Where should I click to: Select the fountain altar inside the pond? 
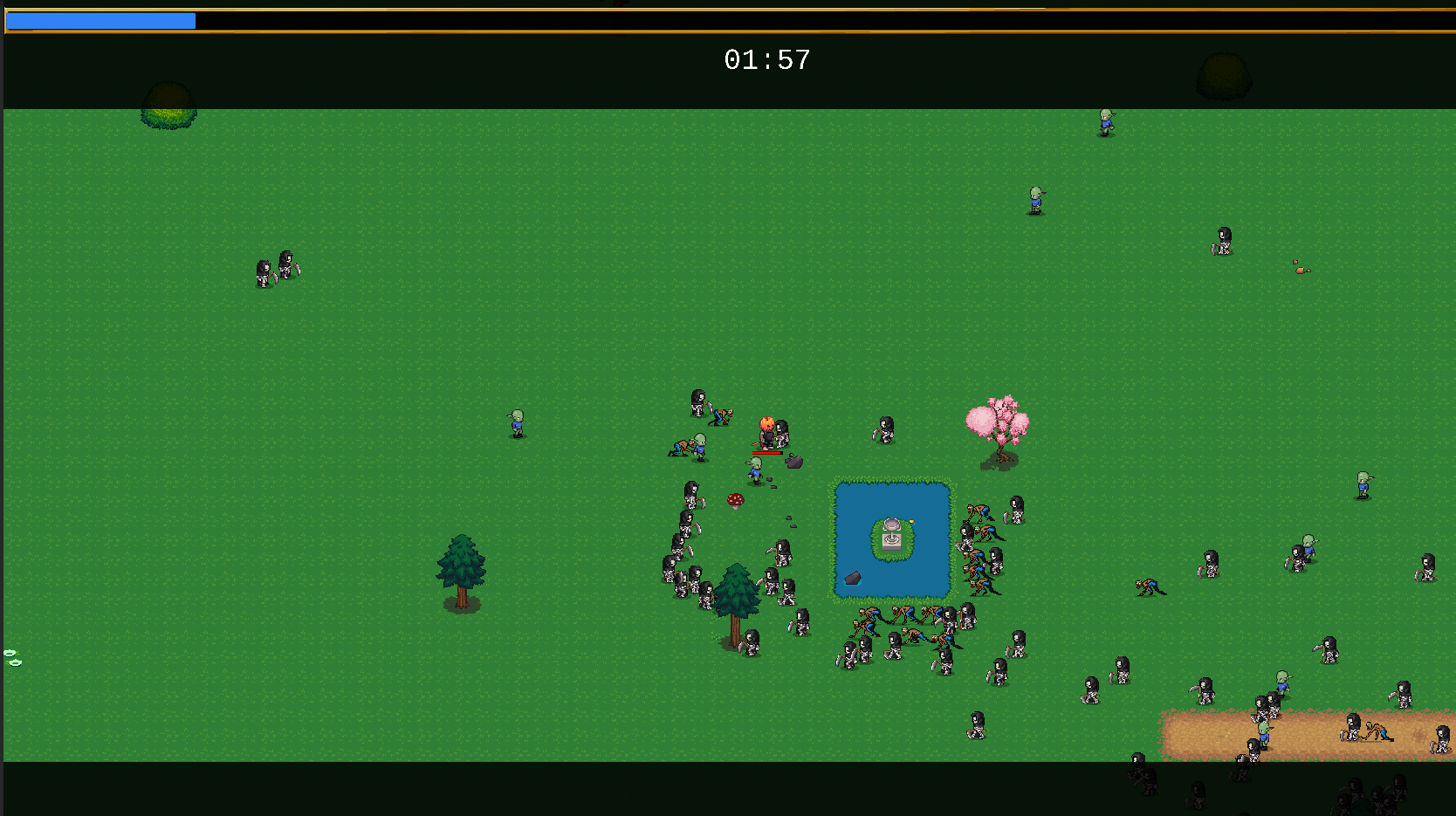click(890, 534)
